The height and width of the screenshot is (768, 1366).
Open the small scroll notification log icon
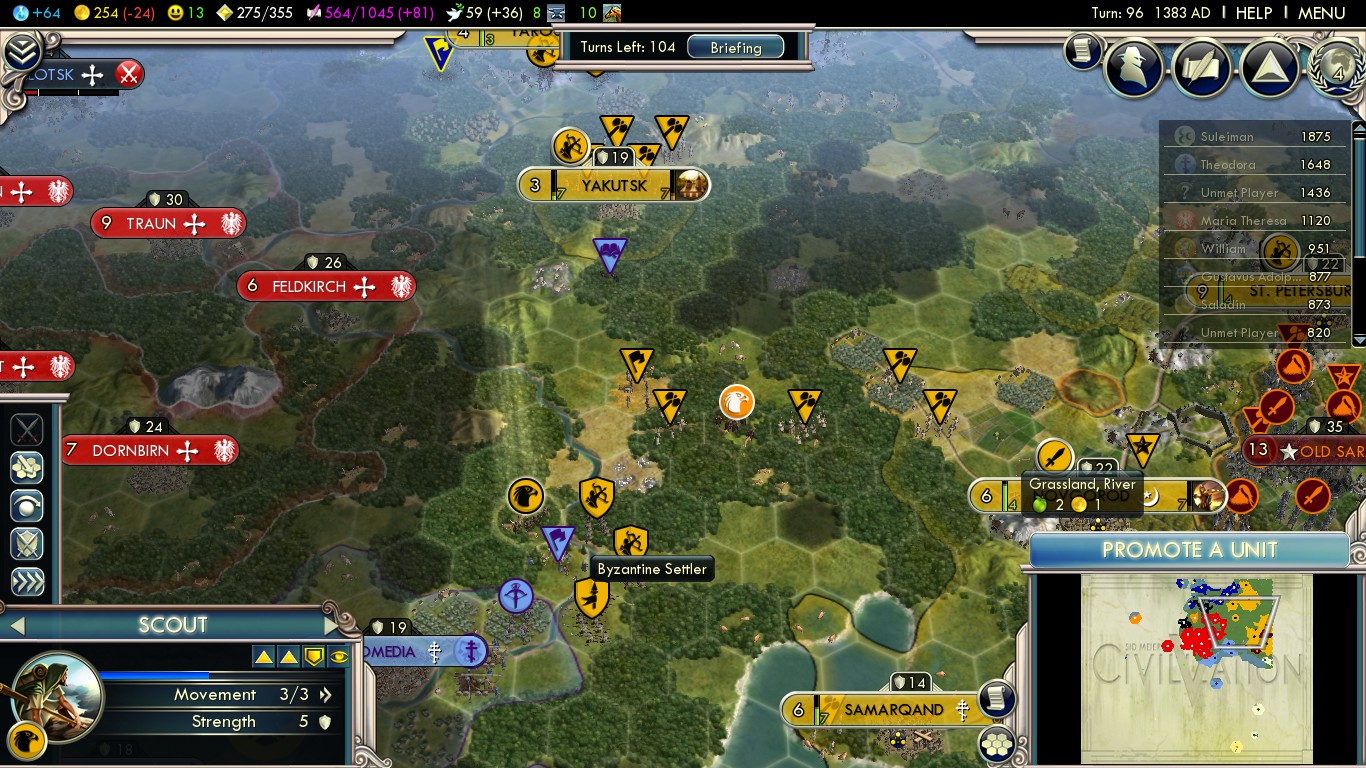(x=1081, y=51)
